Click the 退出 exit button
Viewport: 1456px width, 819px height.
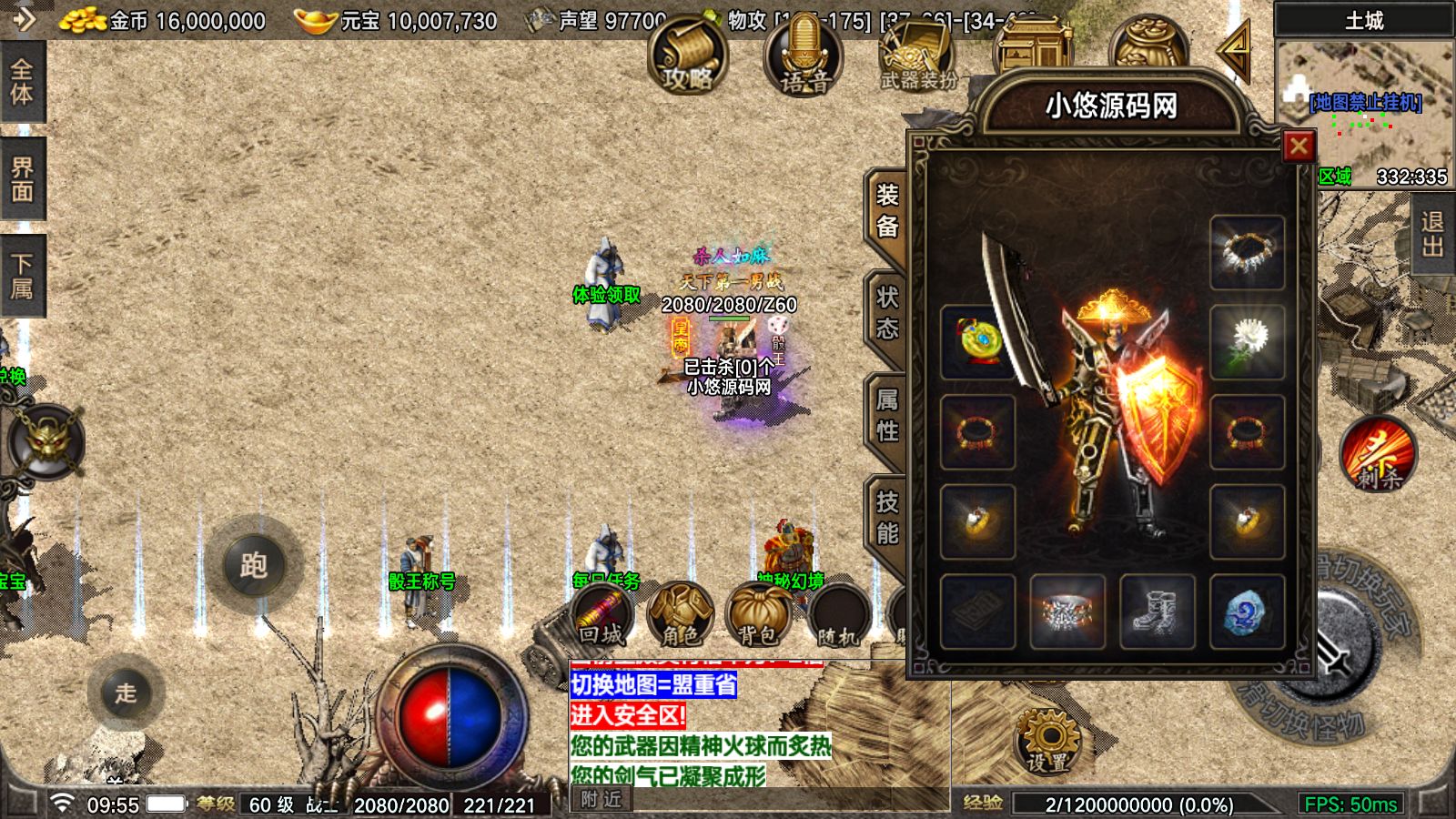click(x=1432, y=234)
